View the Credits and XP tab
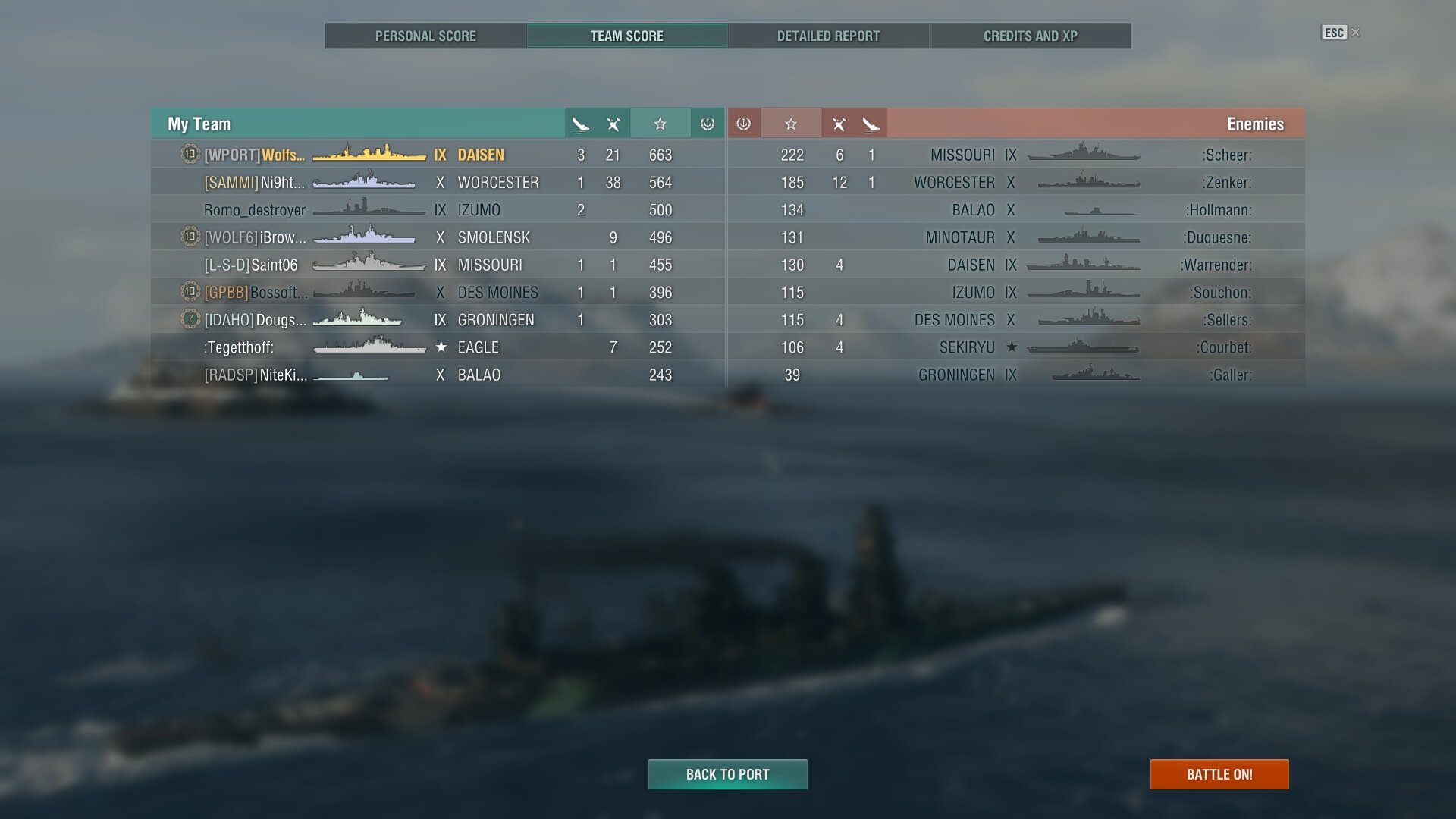1456x819 pixels. (1030, 36)
